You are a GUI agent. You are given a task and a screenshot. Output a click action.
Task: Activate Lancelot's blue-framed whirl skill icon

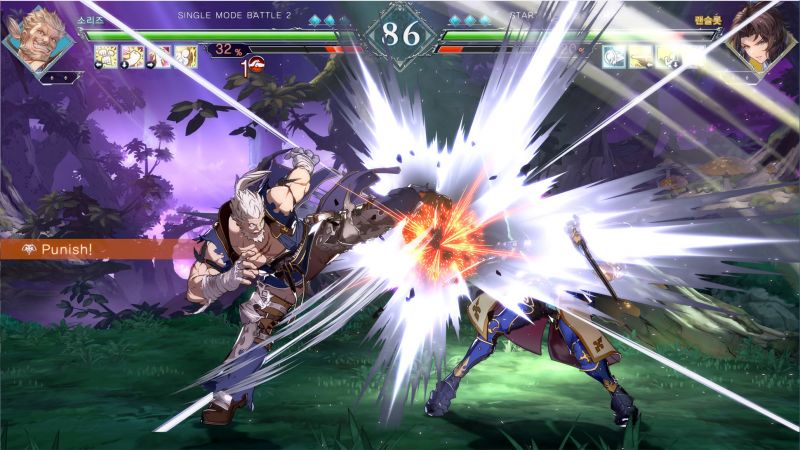coord(614,57)
